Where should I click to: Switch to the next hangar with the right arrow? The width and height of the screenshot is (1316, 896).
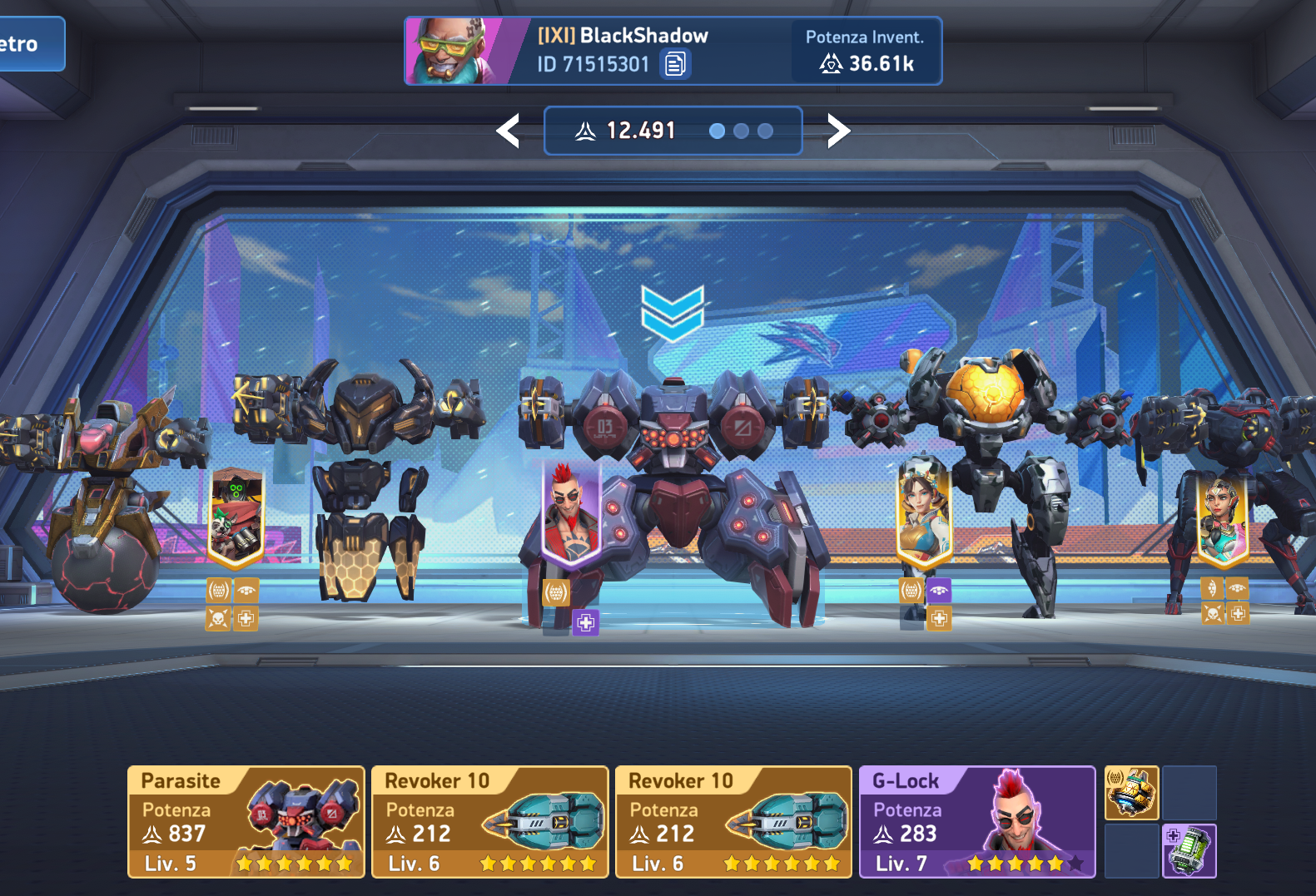[838, 131]
